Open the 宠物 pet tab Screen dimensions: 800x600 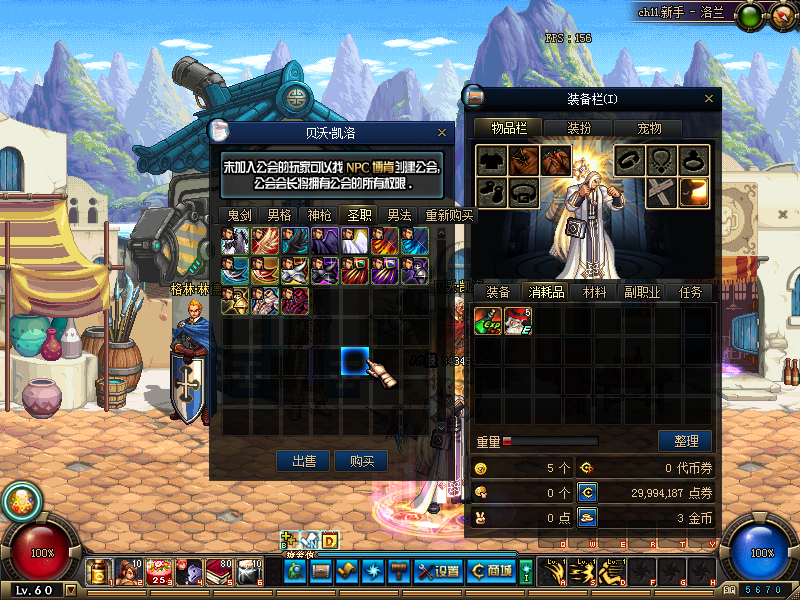[650, 128]
